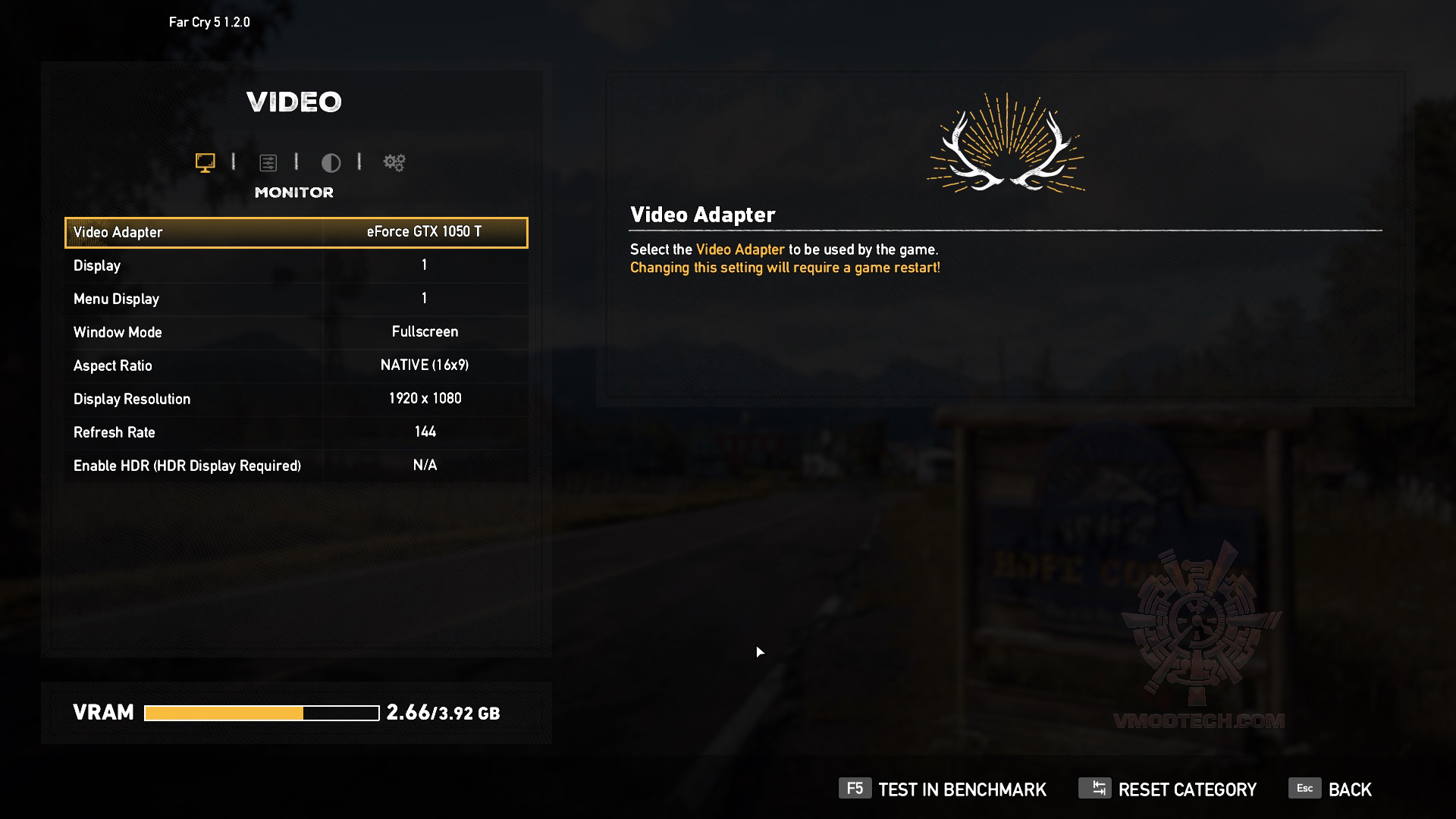Image resolution: width=1456 pixels, height=819 pixels.
Task: Click Test in Benchmark
Action: pyautogui.click(x=943, y=789)
